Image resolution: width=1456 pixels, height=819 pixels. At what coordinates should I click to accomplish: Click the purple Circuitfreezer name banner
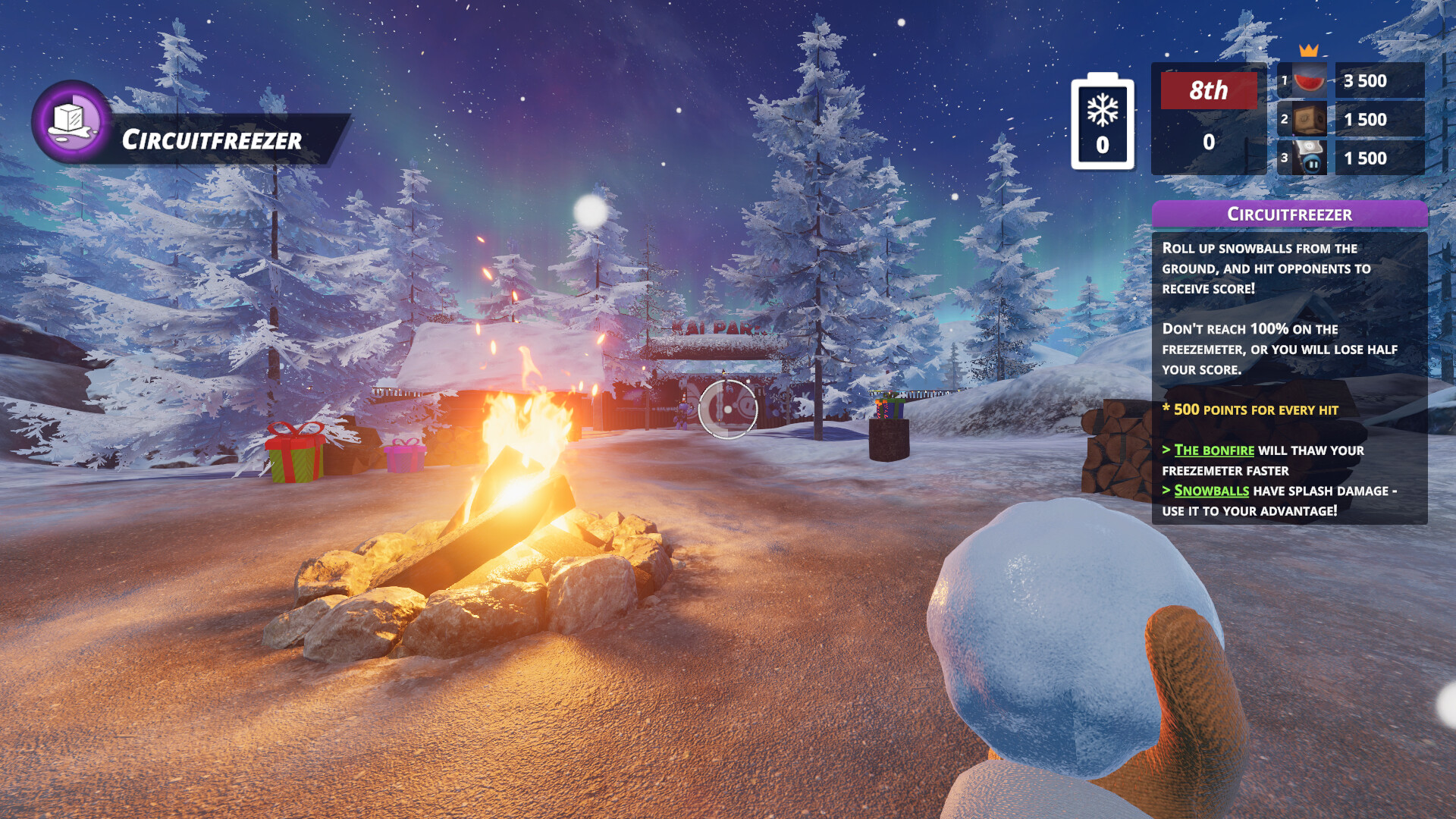coord(212,140)
